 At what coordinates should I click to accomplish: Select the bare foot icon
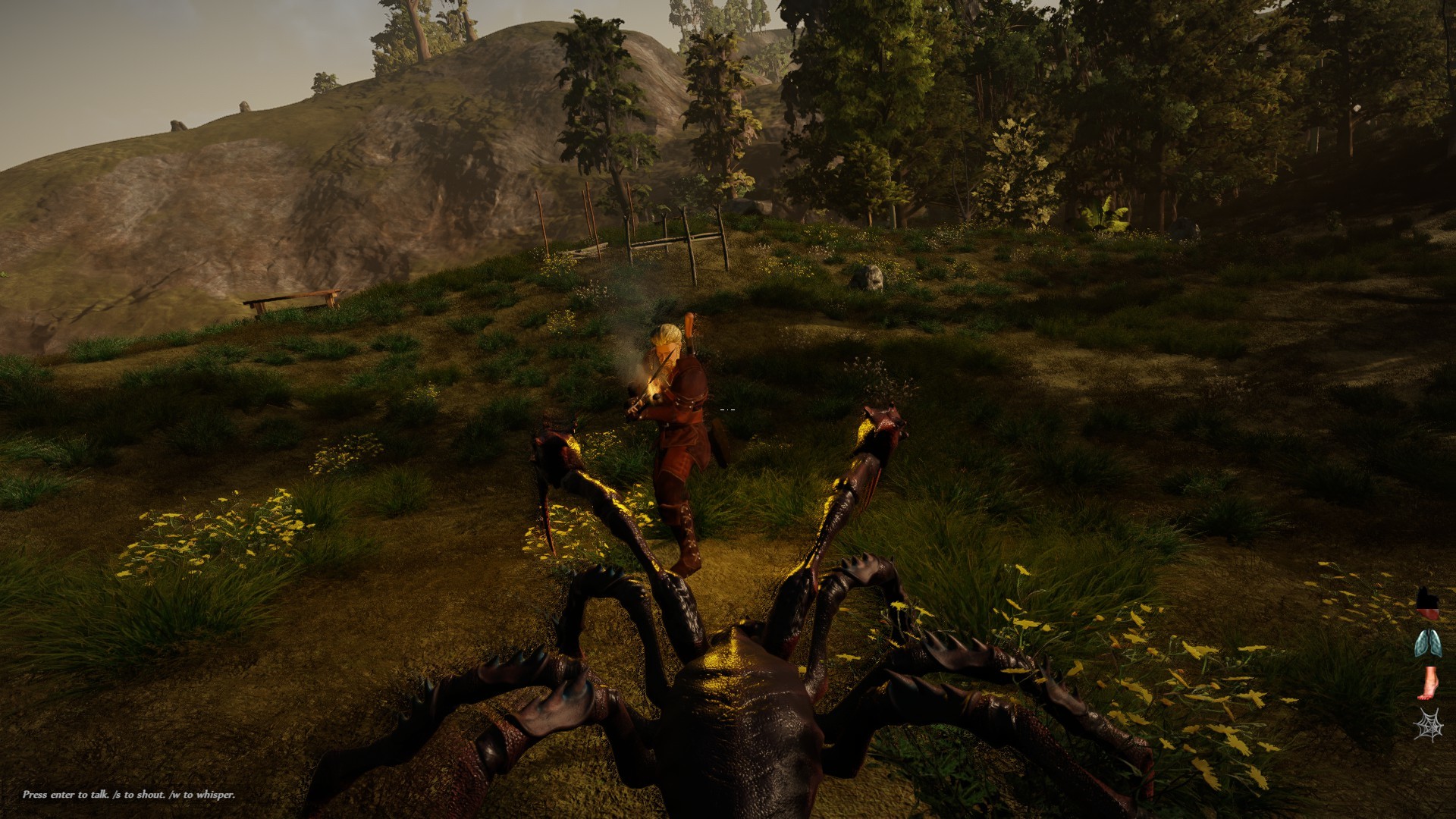pos(1429,683)
